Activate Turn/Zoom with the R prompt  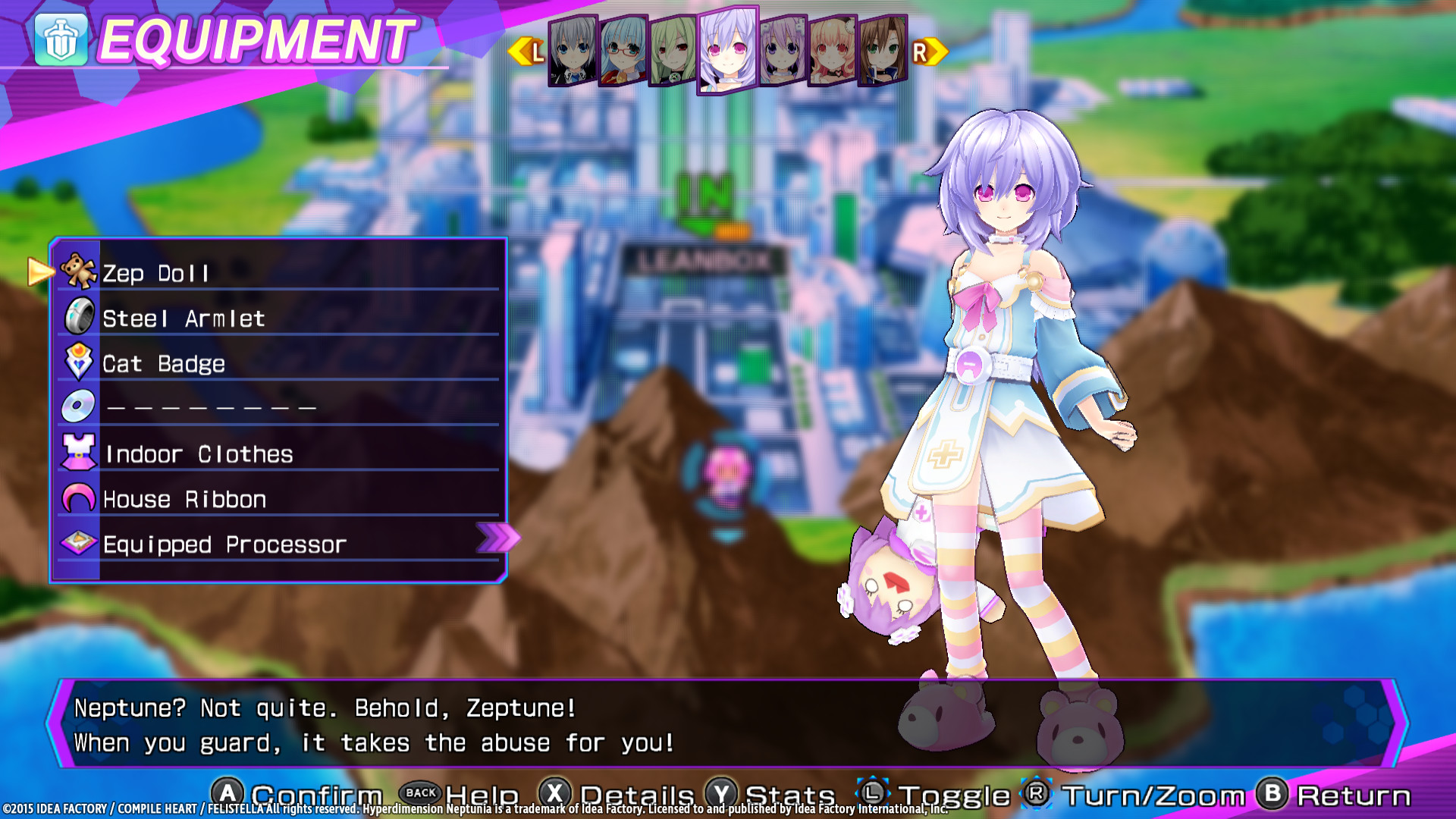(1036, 793)
